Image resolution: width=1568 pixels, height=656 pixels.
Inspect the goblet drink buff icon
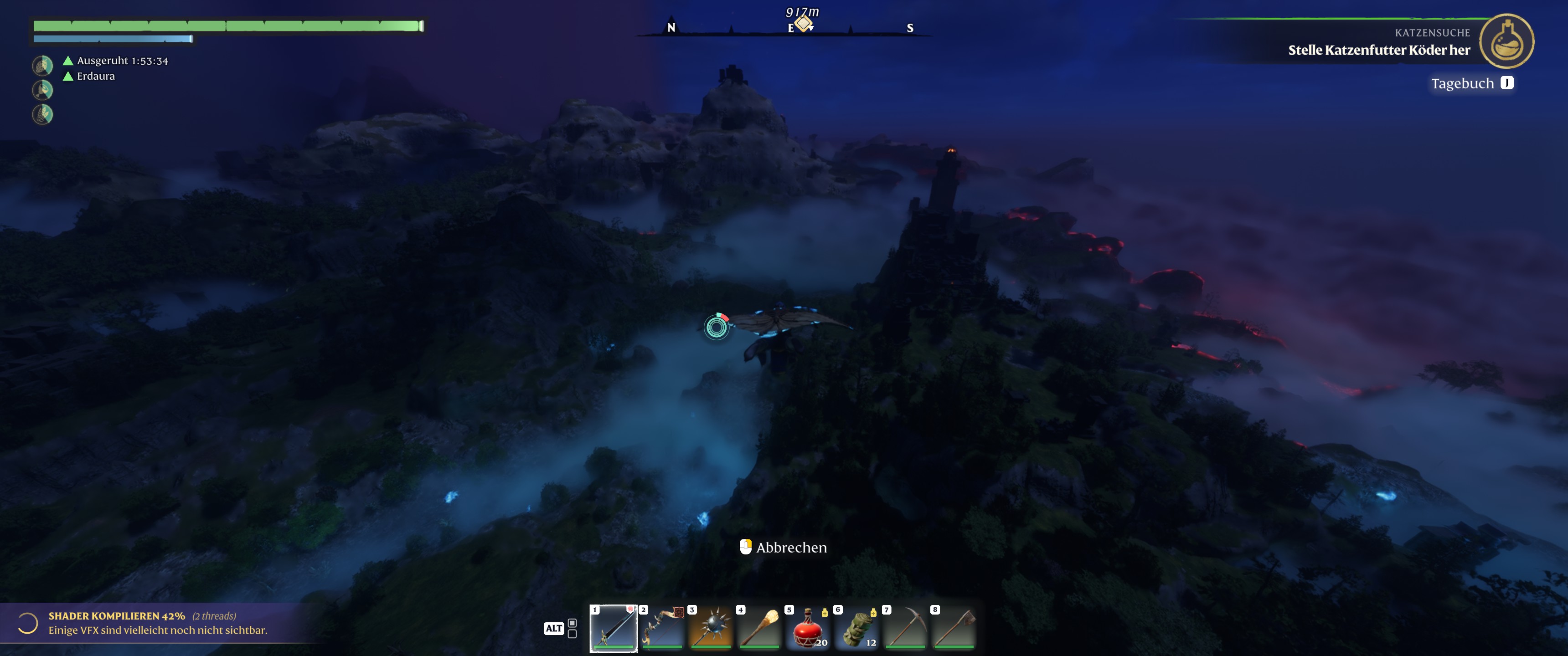coord(42,90)
